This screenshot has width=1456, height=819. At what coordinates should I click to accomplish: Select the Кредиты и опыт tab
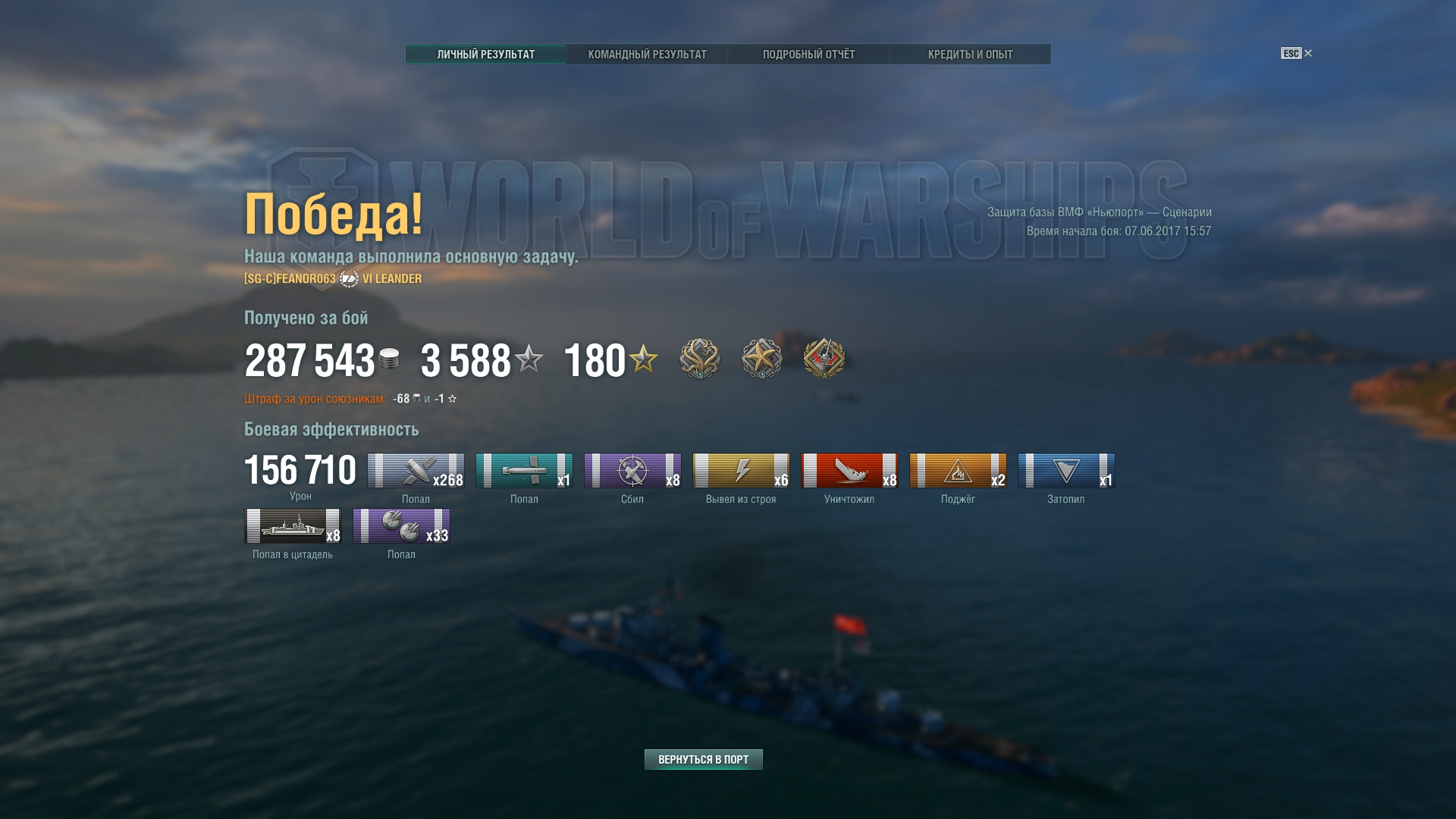(x=970, y=55)
